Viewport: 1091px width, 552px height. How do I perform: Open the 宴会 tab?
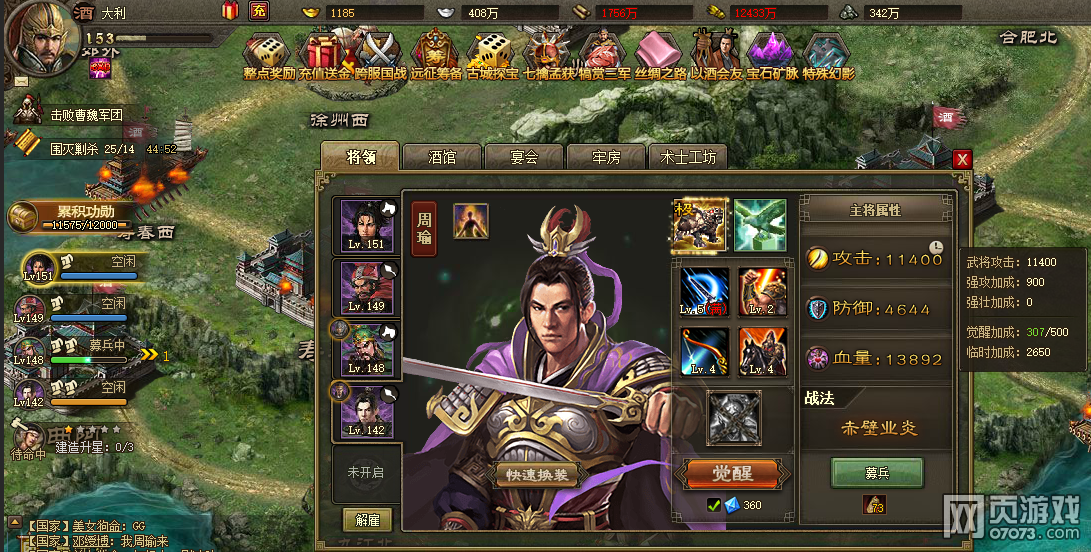(524, 157)
